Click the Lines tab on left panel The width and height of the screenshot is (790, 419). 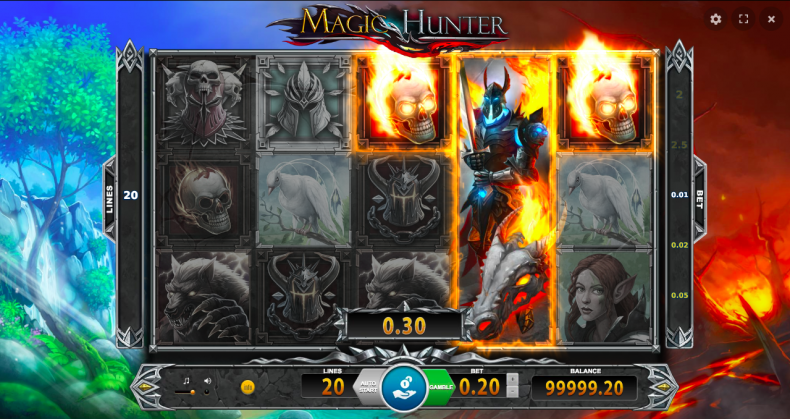tap(109, 195)
